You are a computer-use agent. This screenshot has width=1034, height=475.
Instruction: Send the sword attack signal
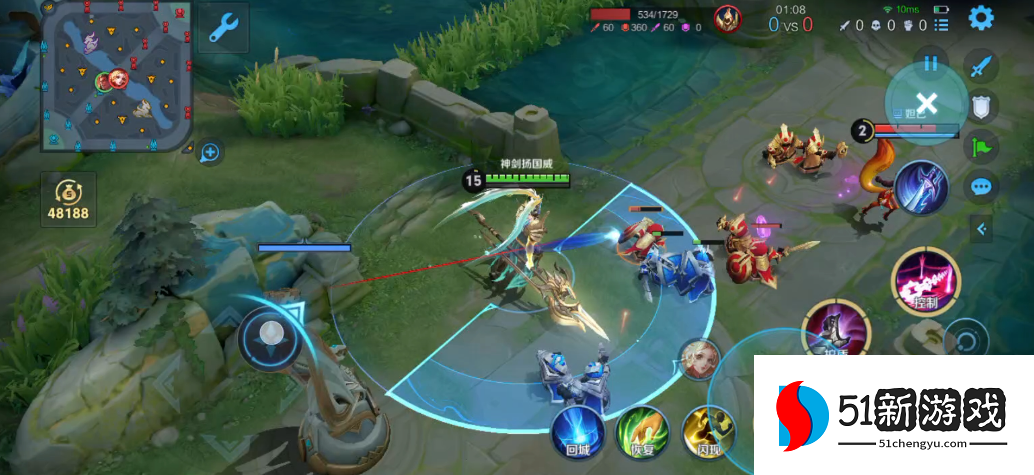[x=982, y=67]
